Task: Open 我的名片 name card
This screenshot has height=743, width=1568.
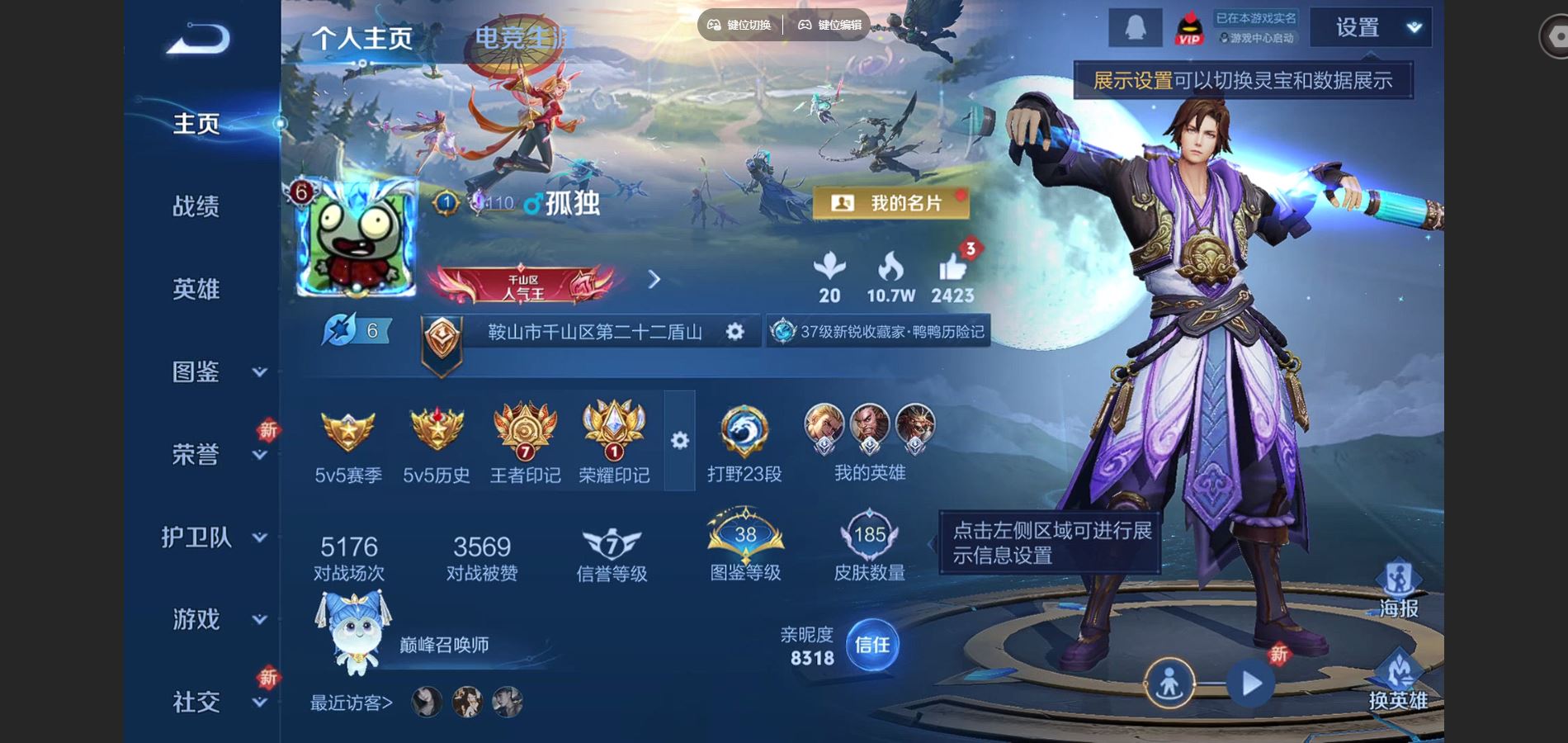Action: tap(891, 203)
